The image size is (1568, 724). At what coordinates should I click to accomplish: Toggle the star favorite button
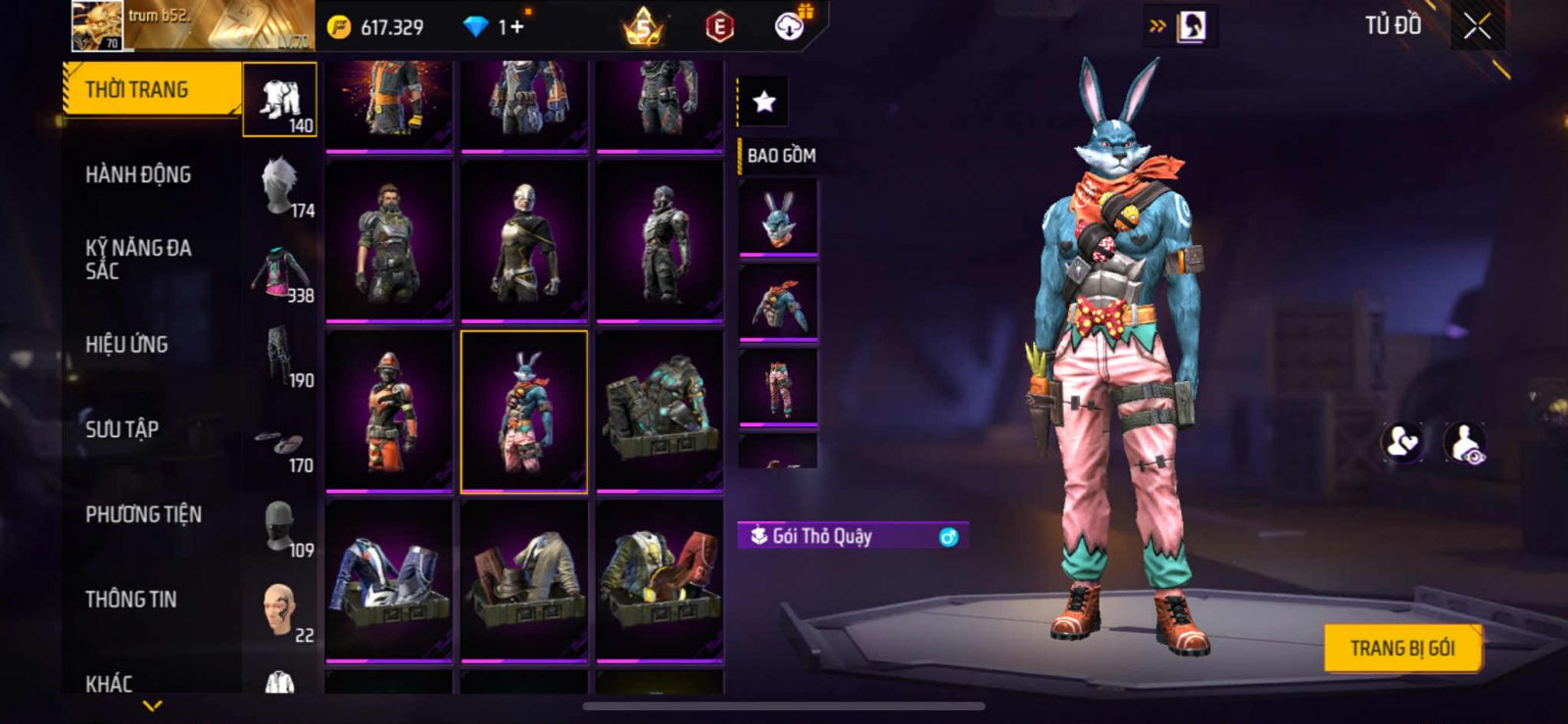763,101
